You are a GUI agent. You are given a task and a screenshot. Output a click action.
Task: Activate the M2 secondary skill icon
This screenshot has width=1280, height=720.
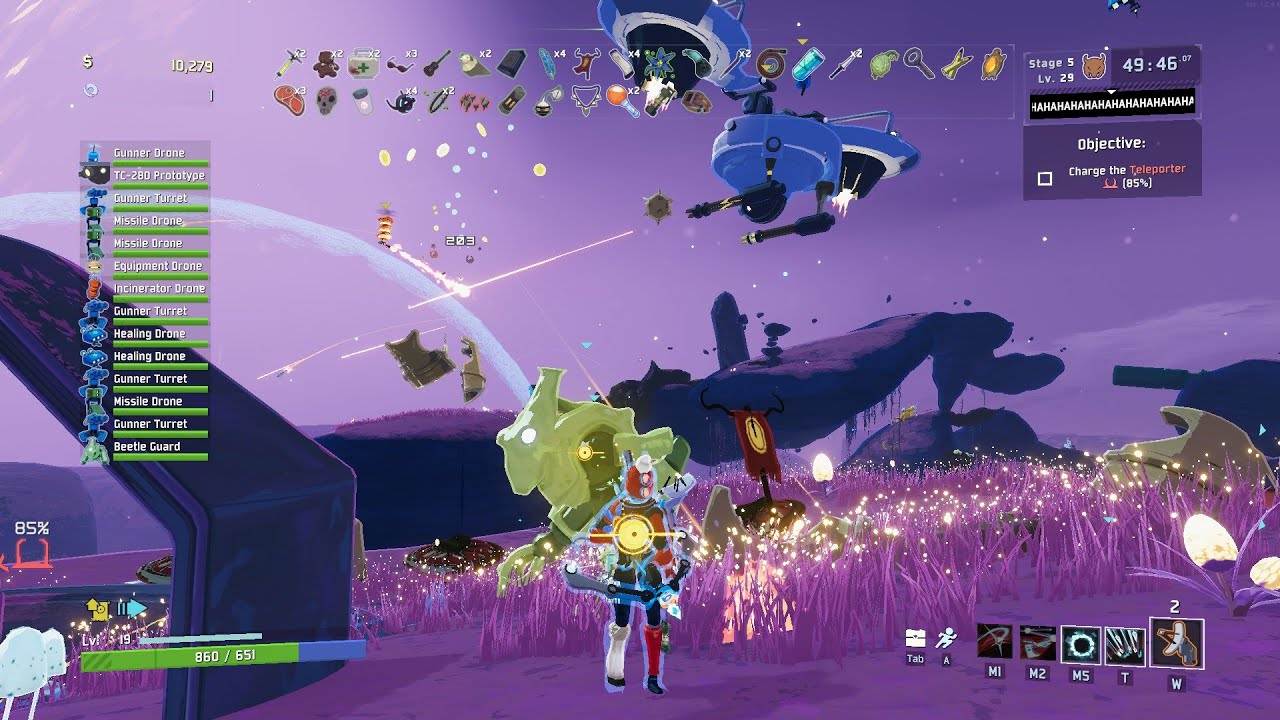pos(1037,644)
